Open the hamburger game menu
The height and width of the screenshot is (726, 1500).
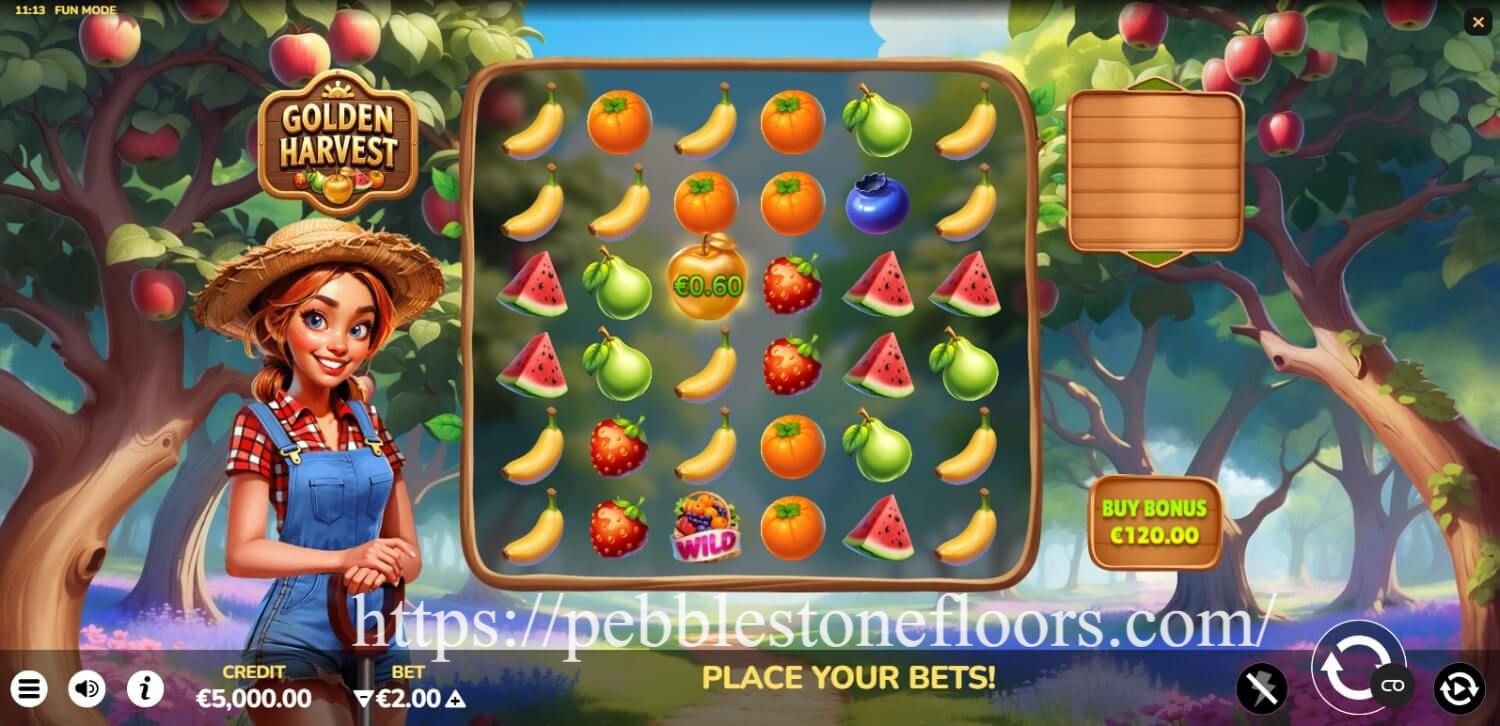(30, 688)
